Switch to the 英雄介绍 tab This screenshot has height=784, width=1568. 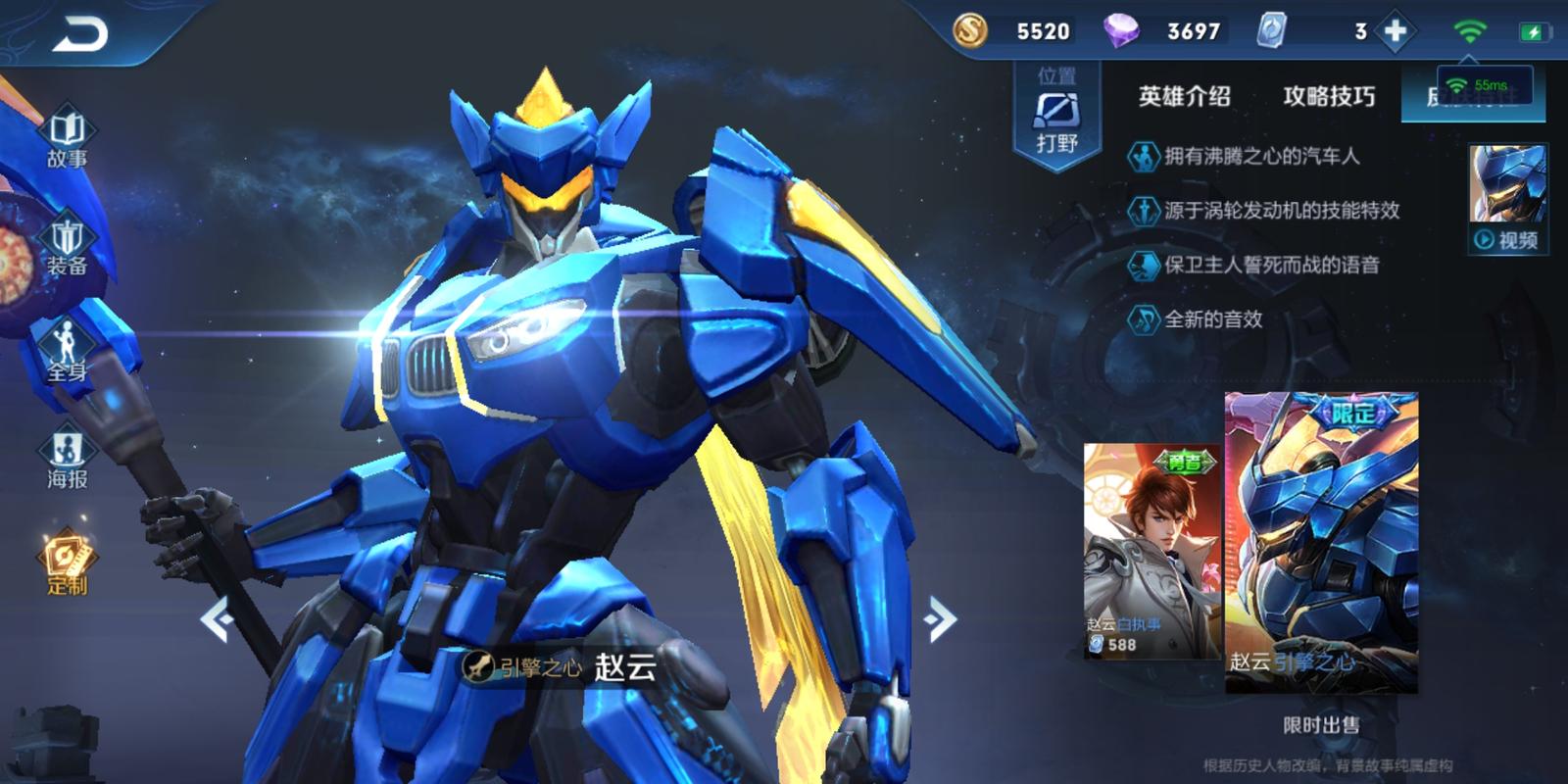tap(1184, 96)
